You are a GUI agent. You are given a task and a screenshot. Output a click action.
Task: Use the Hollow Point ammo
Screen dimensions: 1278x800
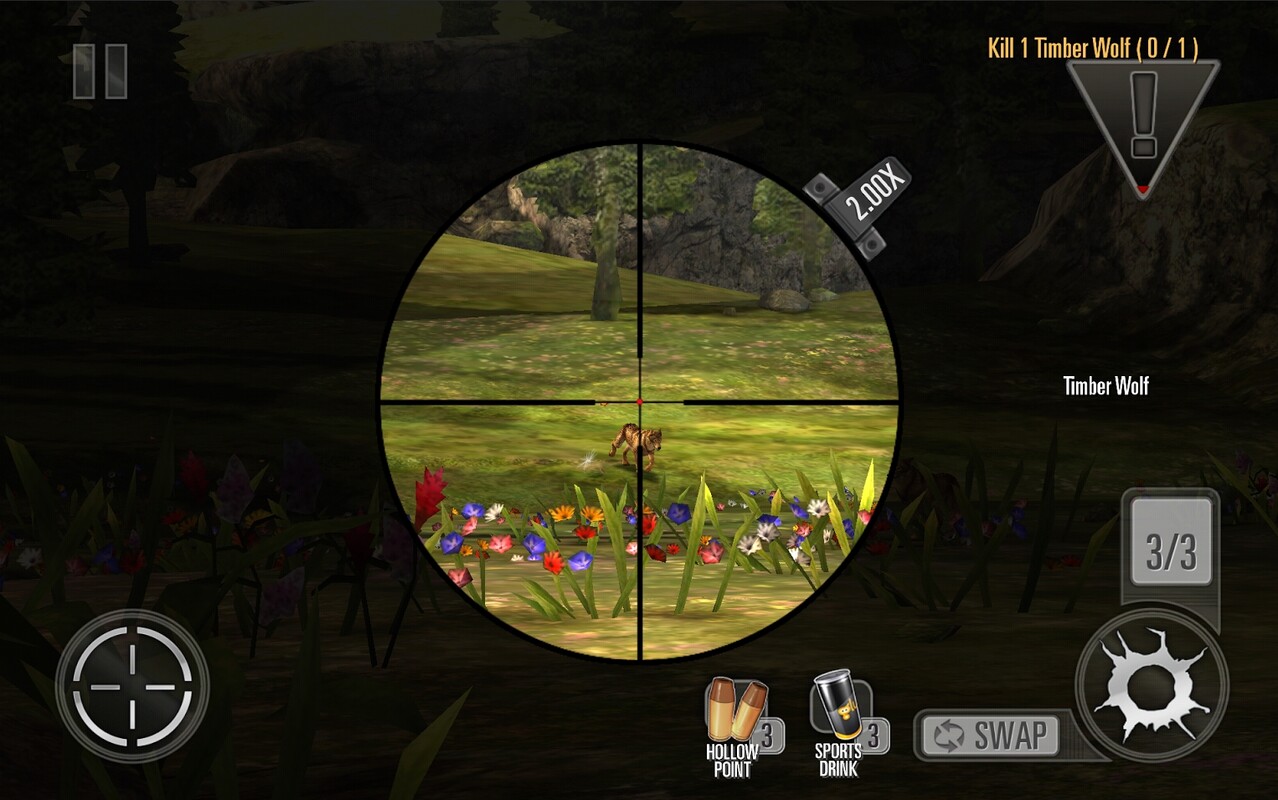click(738, 724)
